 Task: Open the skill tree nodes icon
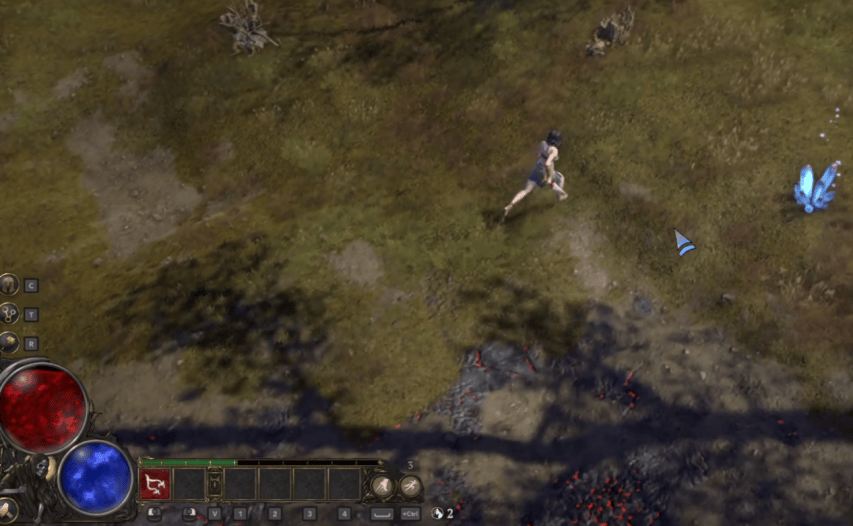[9, 313]
